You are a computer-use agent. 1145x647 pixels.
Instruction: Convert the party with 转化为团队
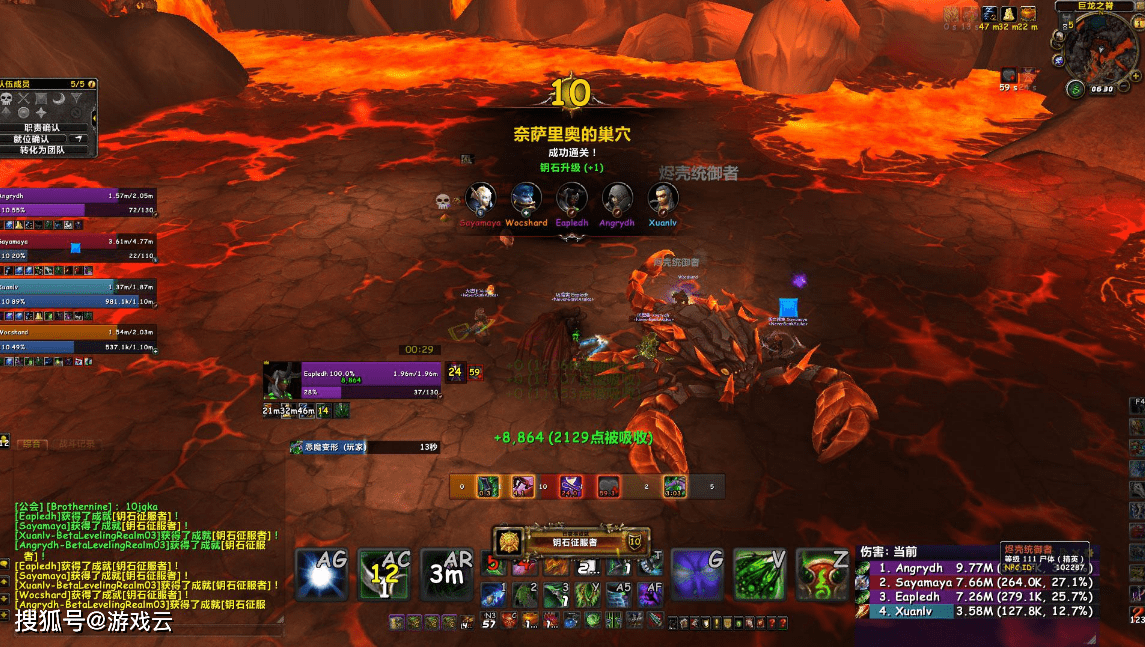tap(42, 150)
